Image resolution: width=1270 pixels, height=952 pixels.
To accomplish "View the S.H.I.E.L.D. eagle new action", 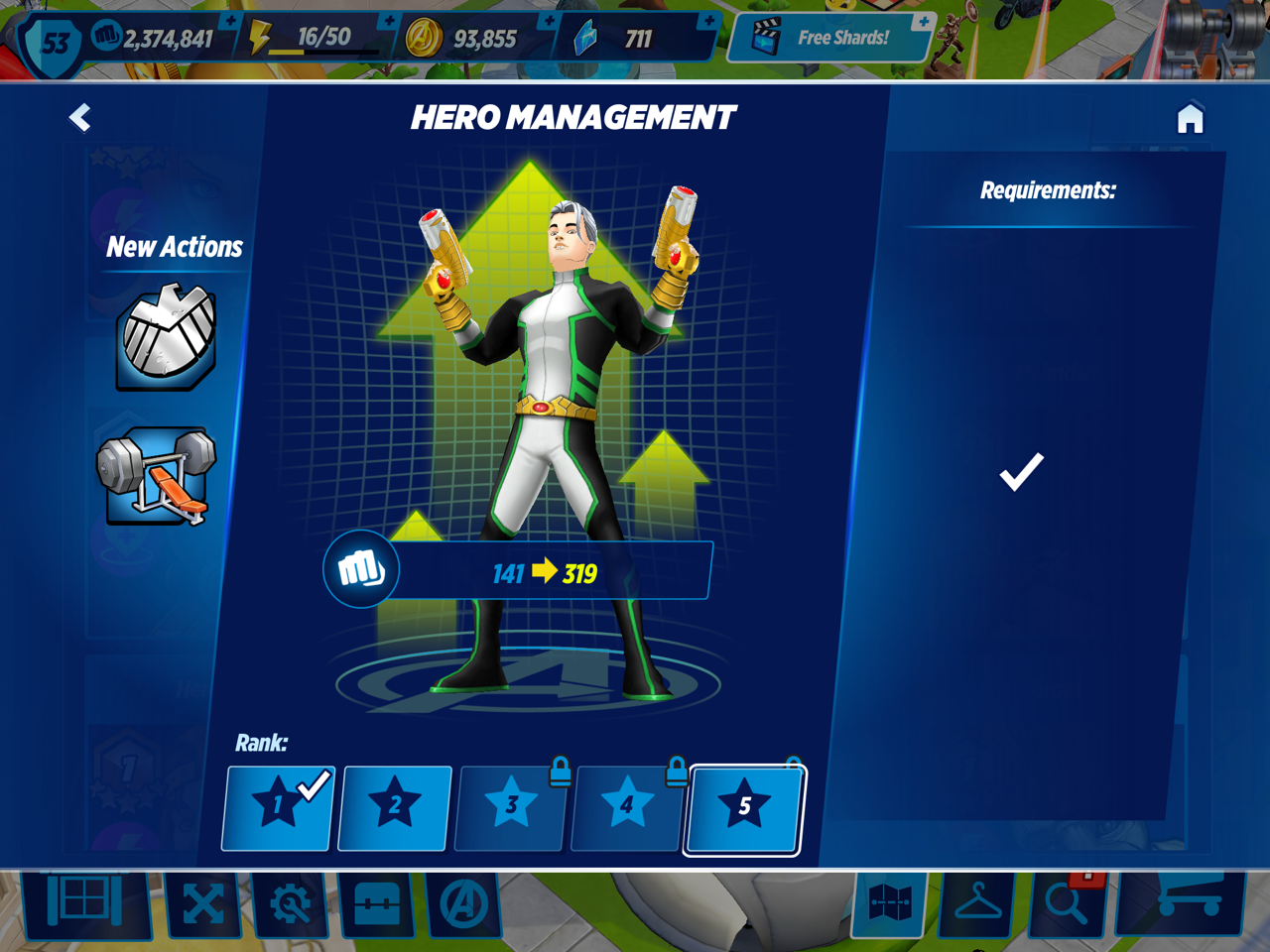I will [x=167, y=336].
